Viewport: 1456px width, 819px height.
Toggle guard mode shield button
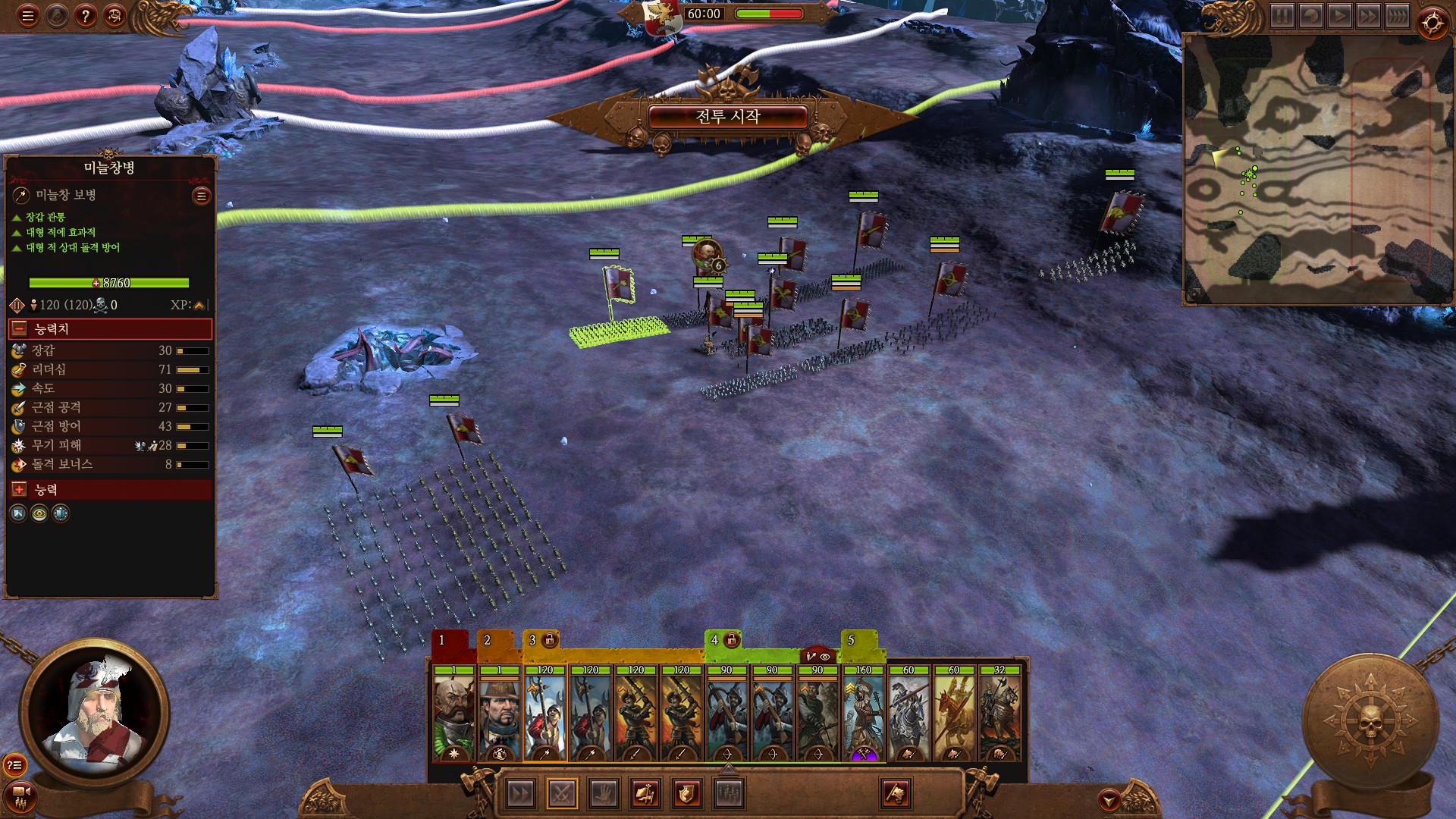coord(686,794)
